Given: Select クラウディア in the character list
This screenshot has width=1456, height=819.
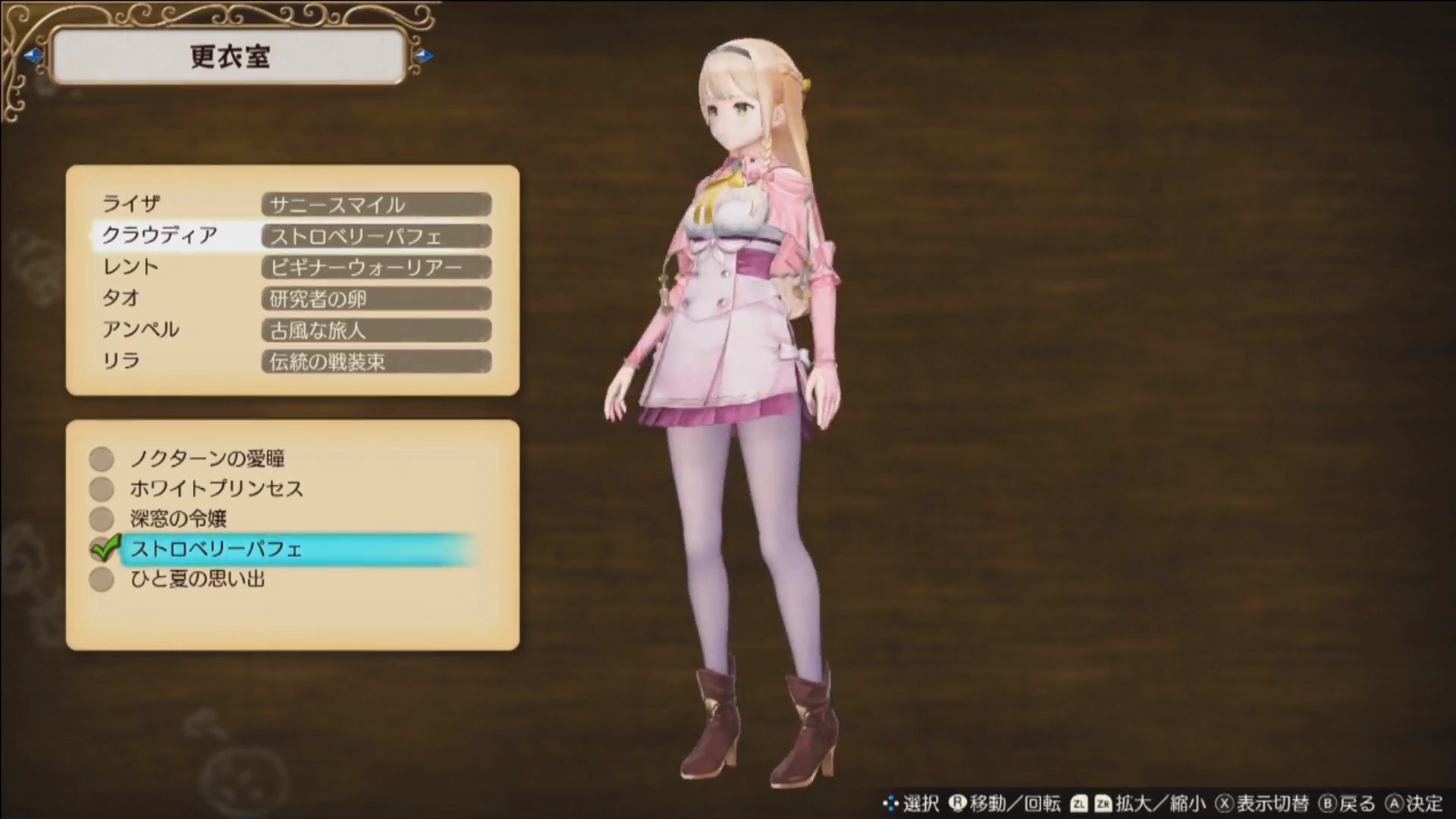Looking at the screenshot, I should point(161,235).
